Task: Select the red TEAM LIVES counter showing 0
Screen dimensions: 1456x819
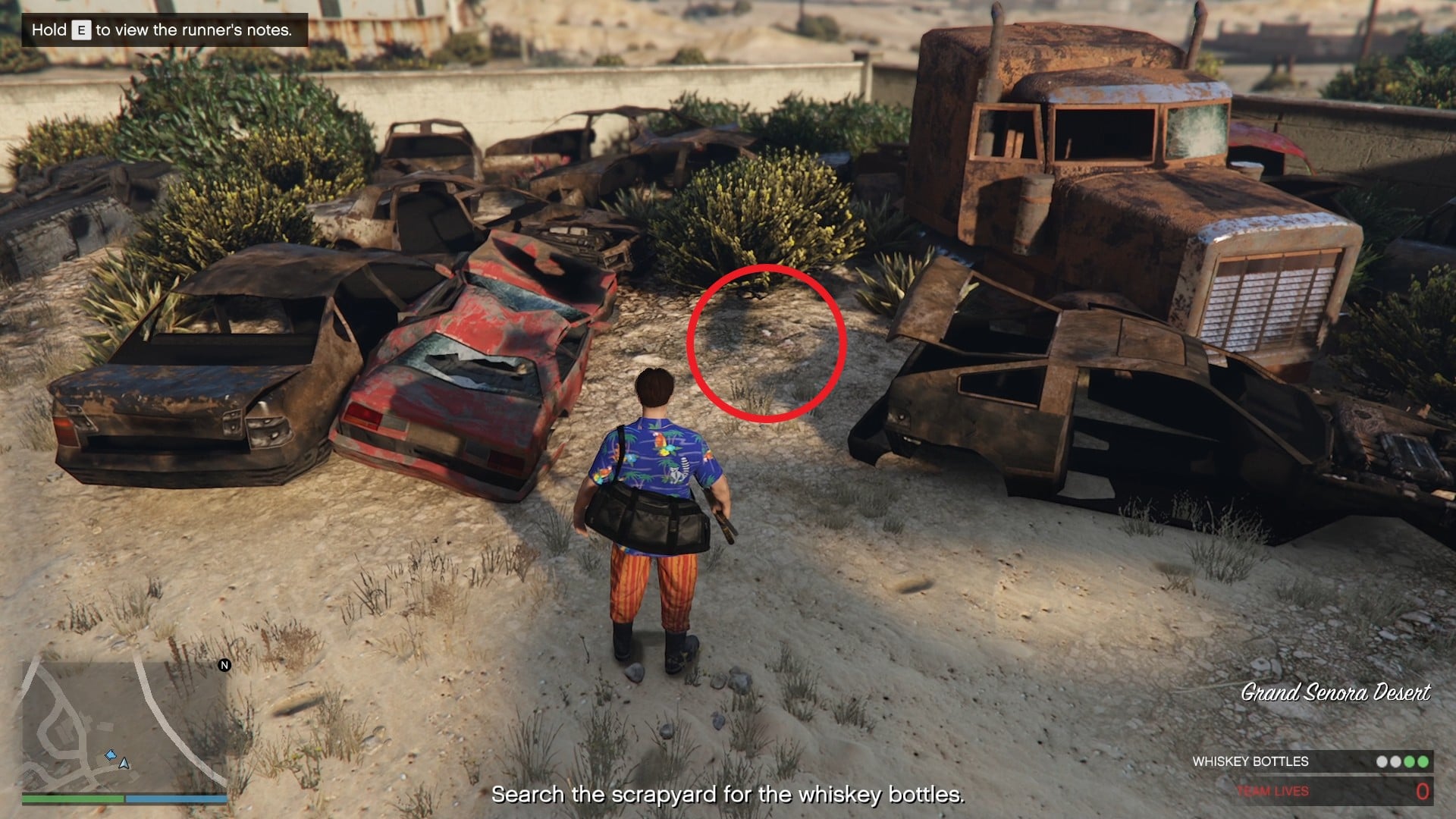Action: click(x=1422, y=792)
